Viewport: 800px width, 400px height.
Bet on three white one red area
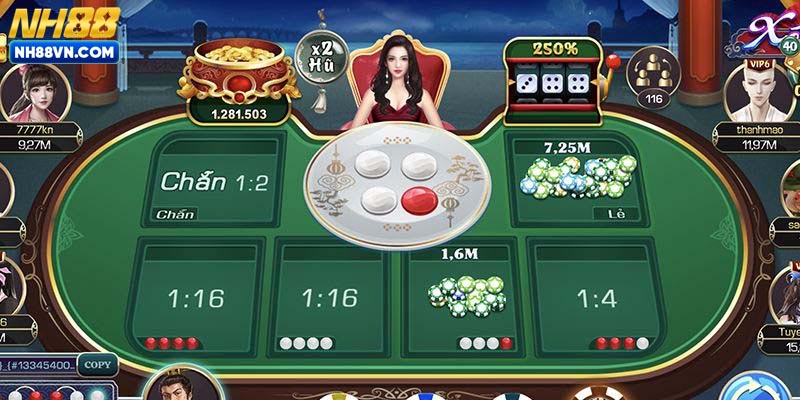[x=464, y=297]
